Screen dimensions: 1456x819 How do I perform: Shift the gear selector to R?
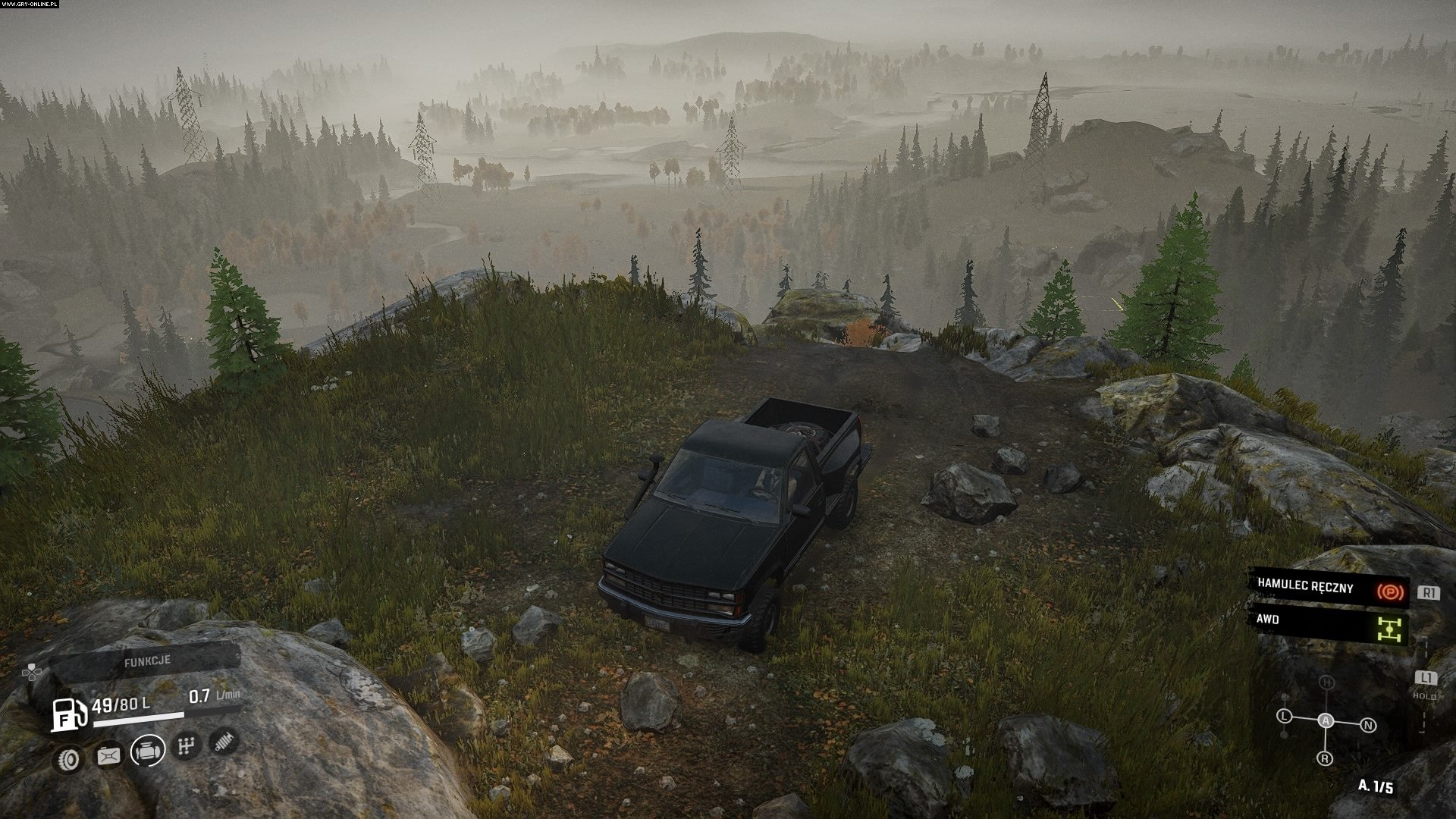coord(1325,758)
